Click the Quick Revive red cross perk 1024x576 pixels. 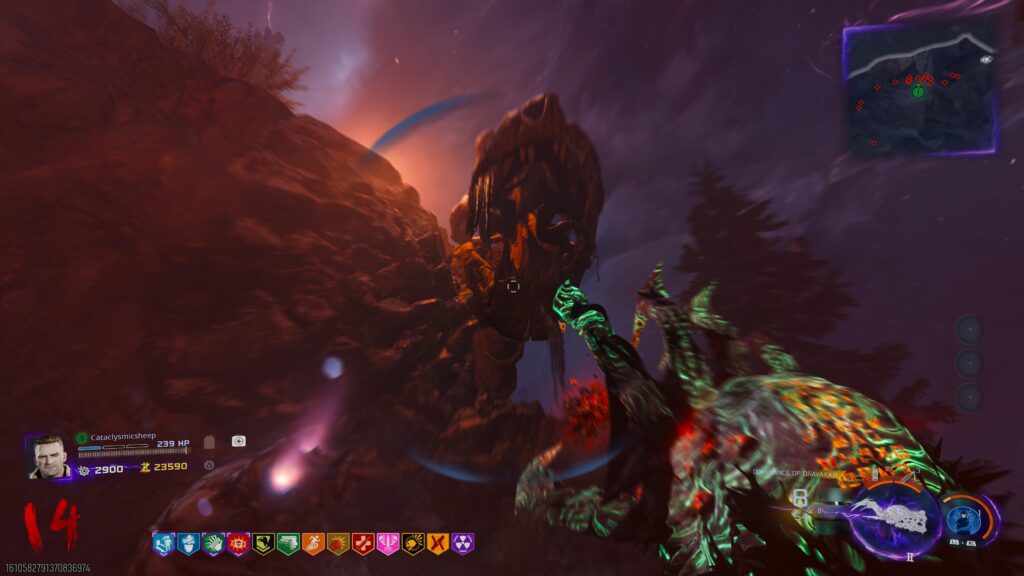tap(362, 543)
